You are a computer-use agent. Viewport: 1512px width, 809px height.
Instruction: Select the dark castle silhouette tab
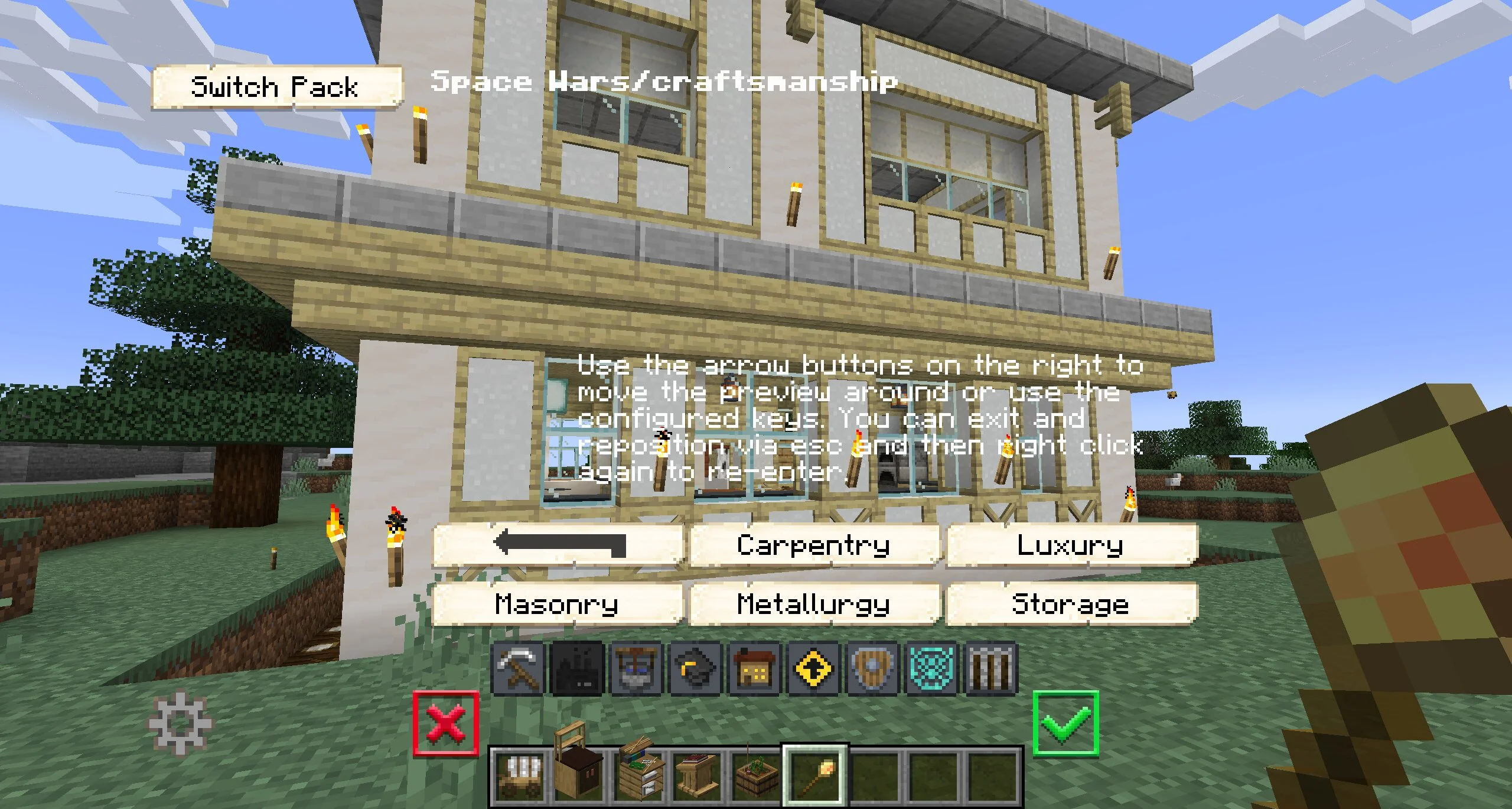coord(577,668)
